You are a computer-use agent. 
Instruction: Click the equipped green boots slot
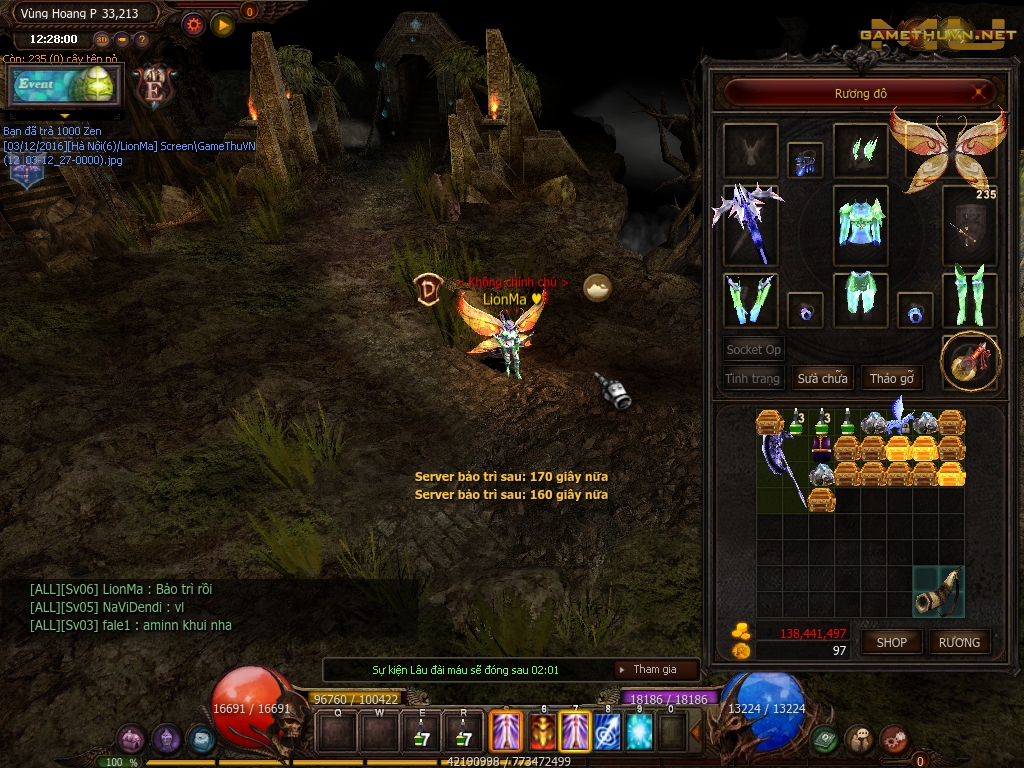(x=969, y=297)
